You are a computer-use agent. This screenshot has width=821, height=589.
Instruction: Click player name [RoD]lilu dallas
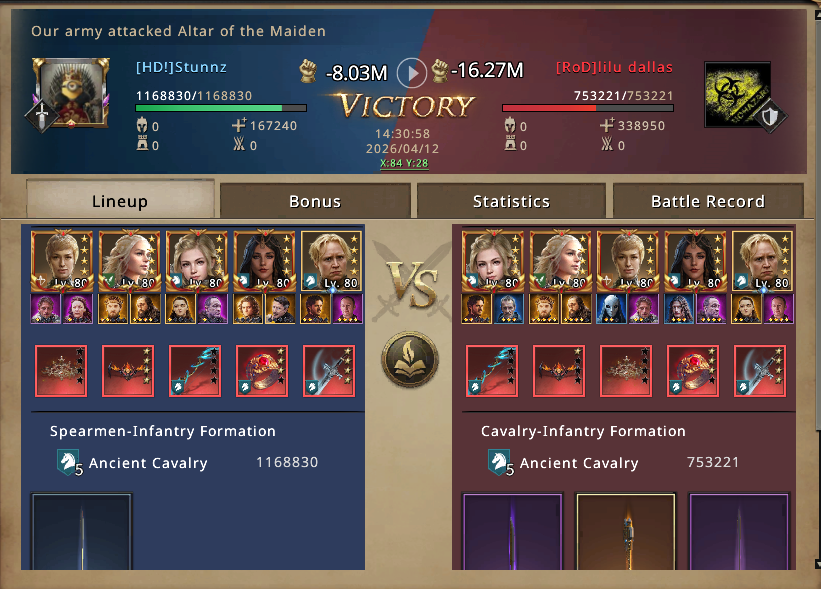pos(614,68)
